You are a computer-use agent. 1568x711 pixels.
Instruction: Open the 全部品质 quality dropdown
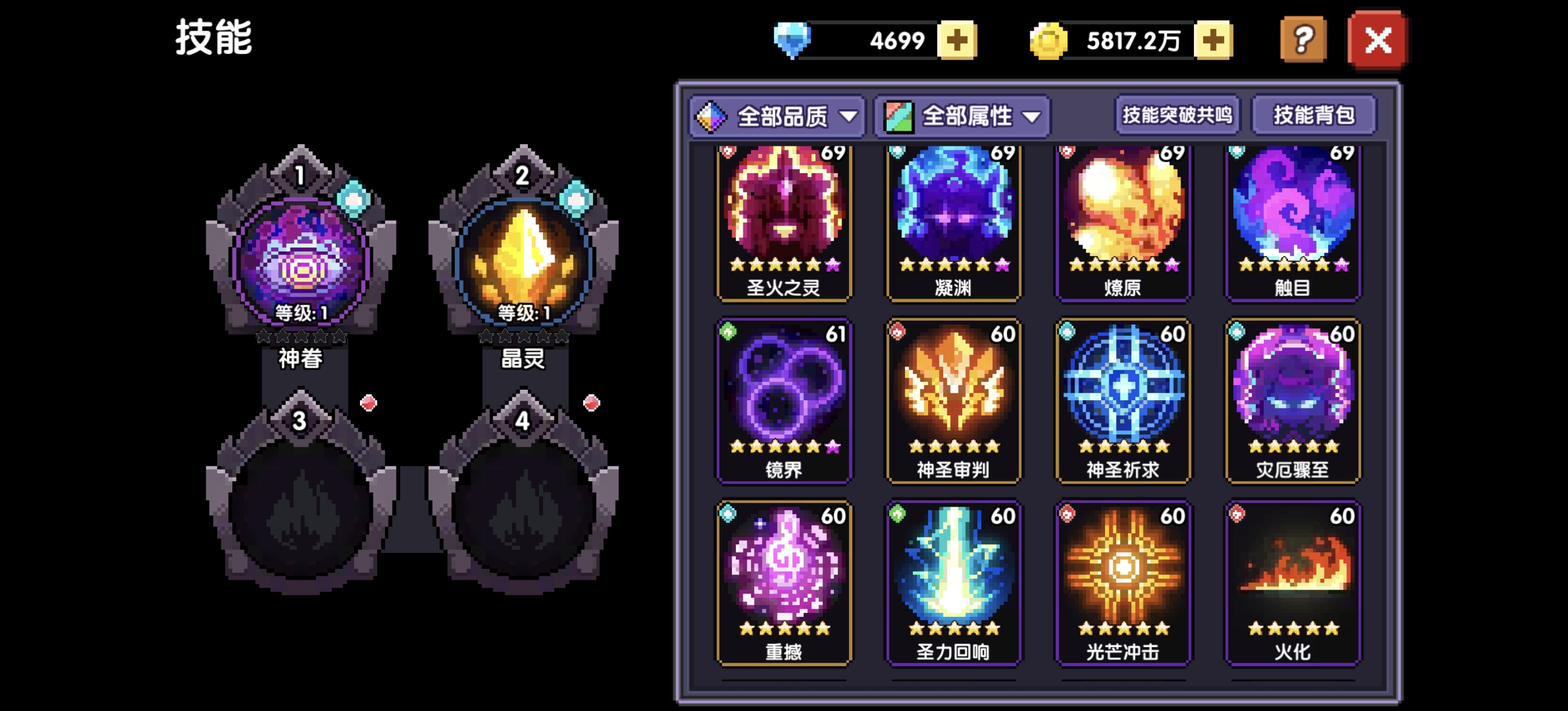point(777,116)
